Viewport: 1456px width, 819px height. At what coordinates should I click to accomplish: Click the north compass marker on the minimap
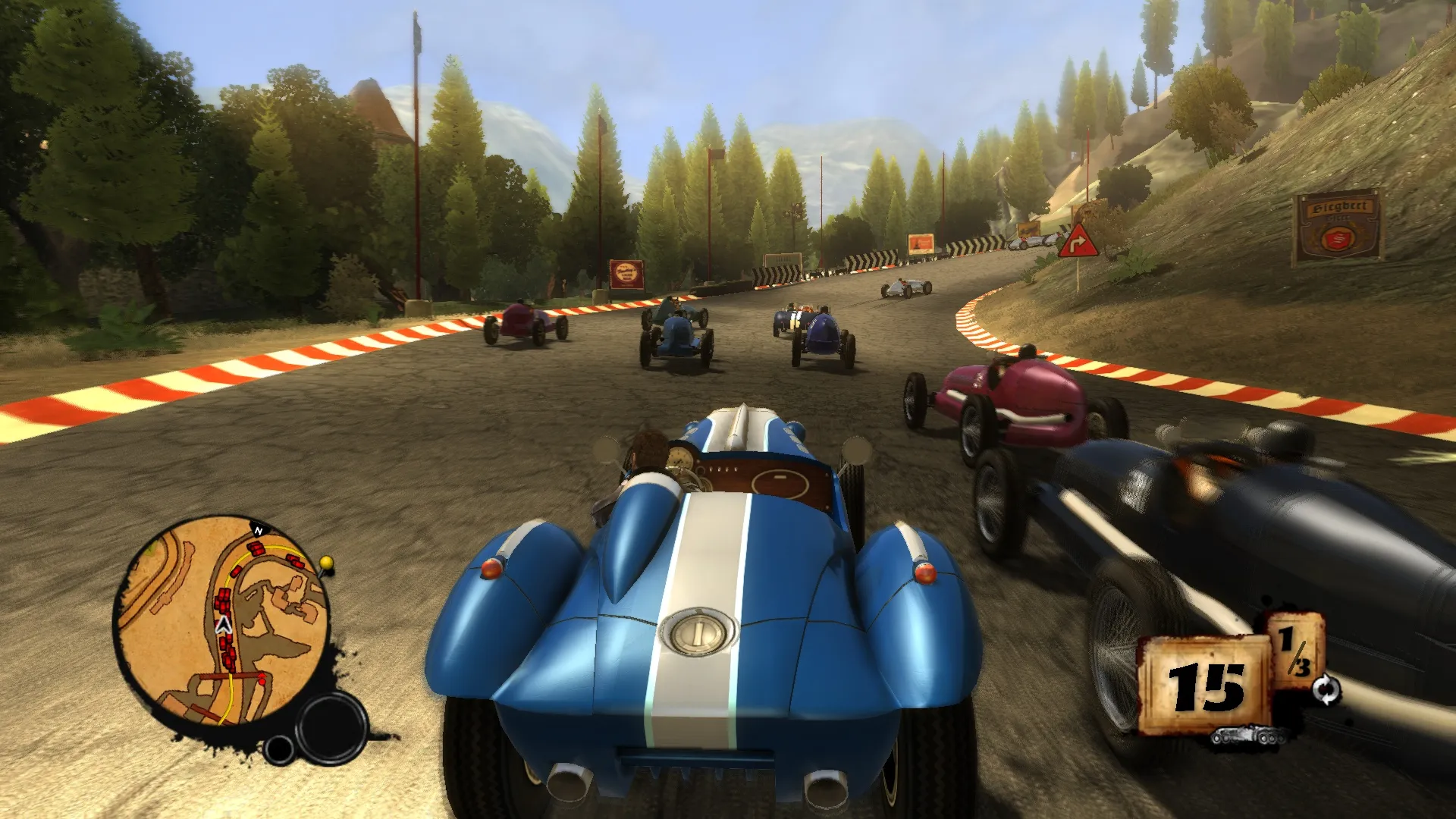click(259, 530)
